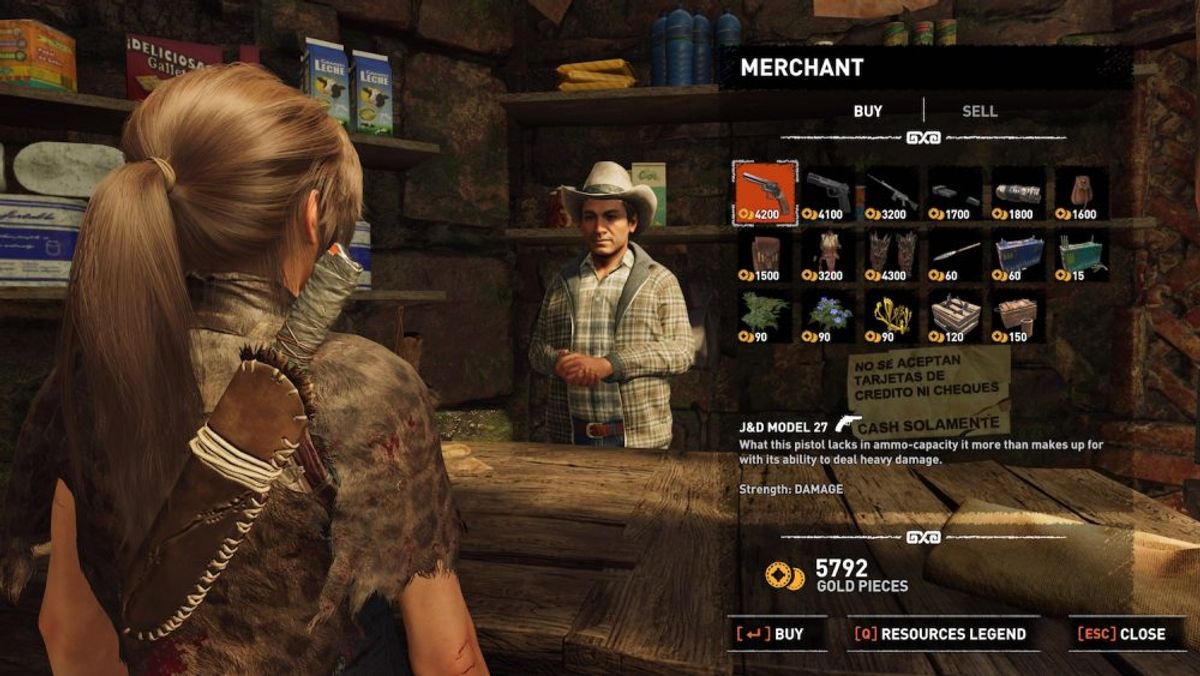Select the wrapped item priced 1800
The image size is (1200, 676).
pos(1018,192)
